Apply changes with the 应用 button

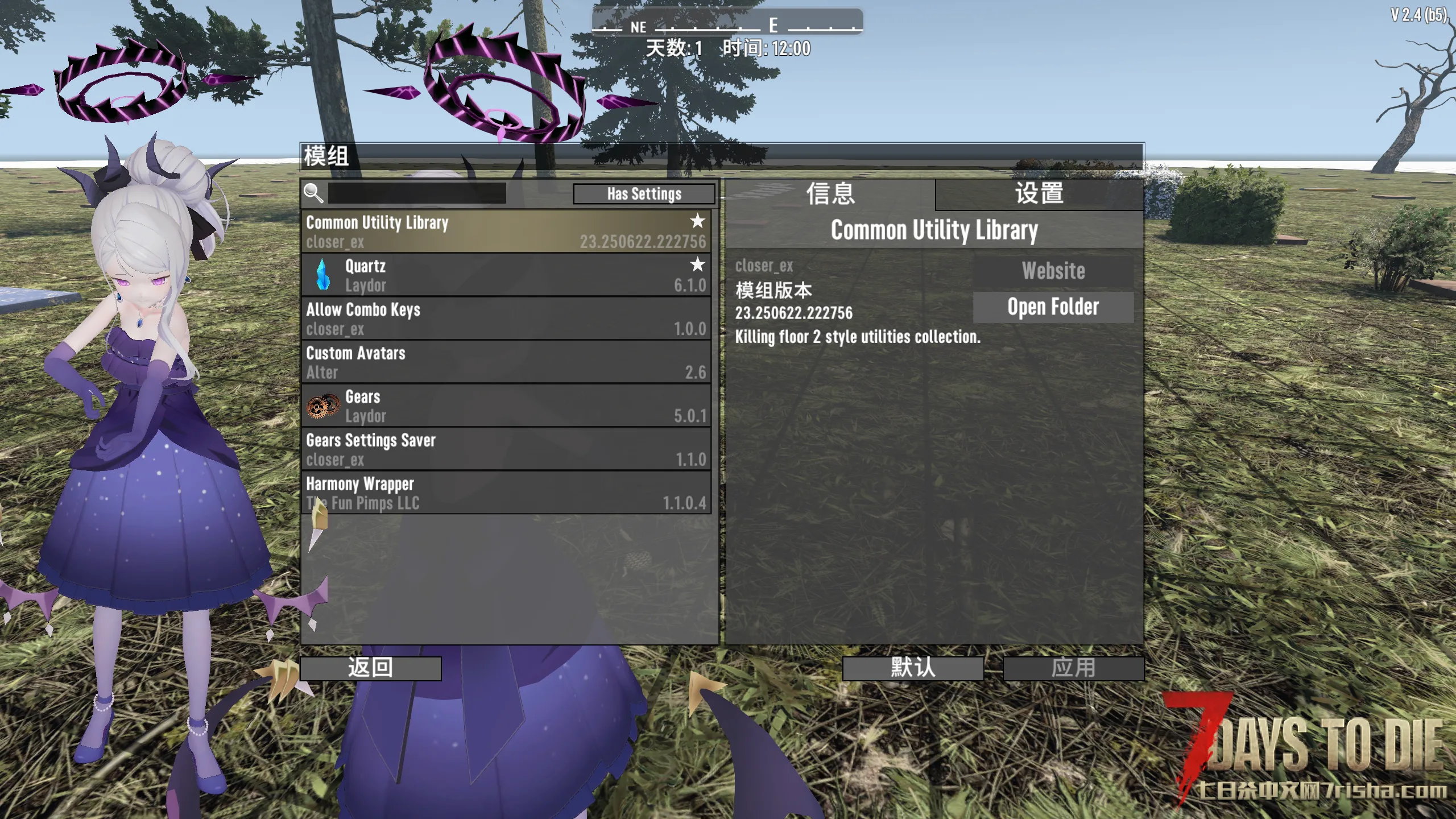click(1073, 668)
